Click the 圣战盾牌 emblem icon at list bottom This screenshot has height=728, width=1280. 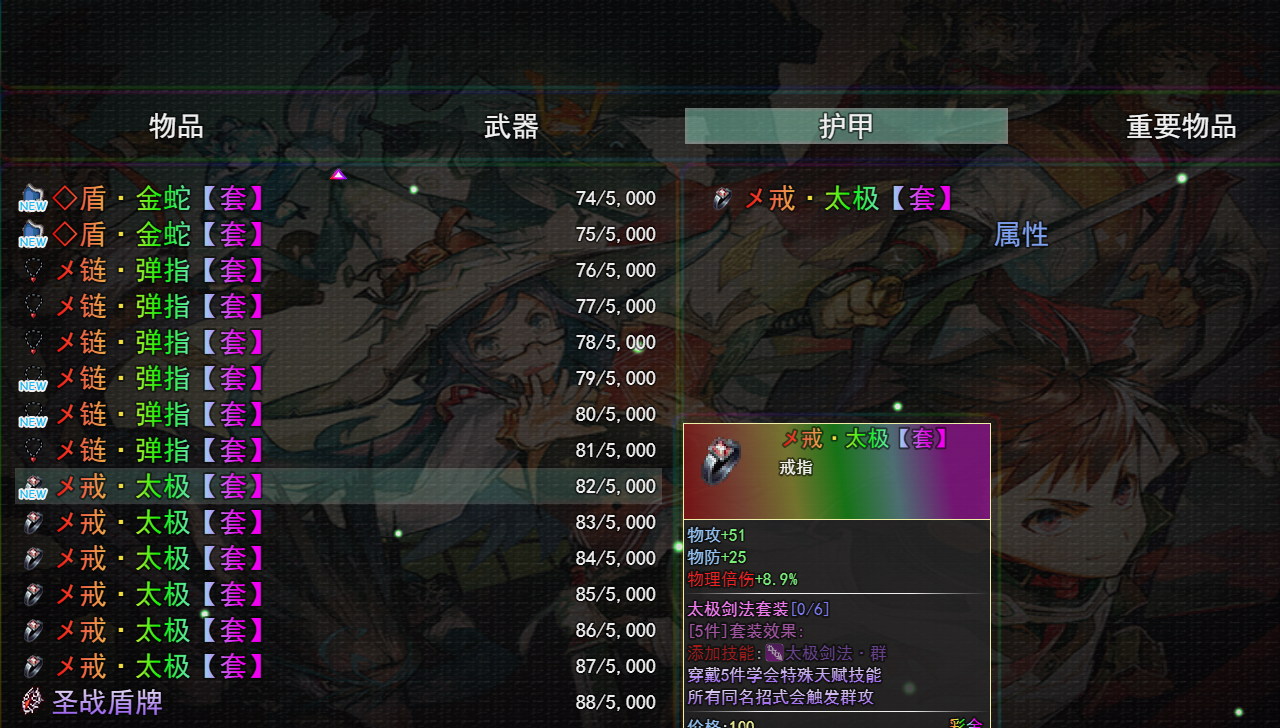coord(30,701)
